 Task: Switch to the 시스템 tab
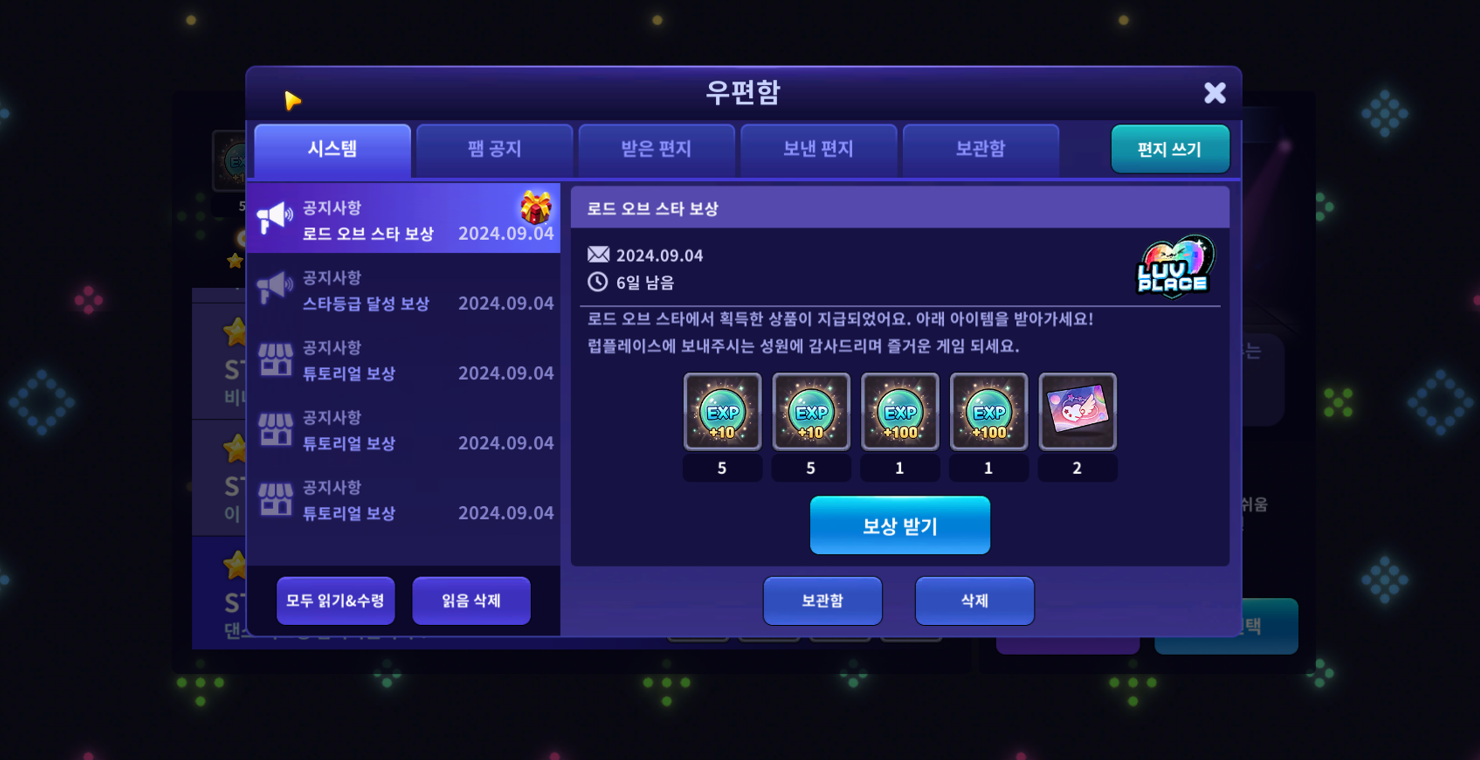click(x=332, y=150)
